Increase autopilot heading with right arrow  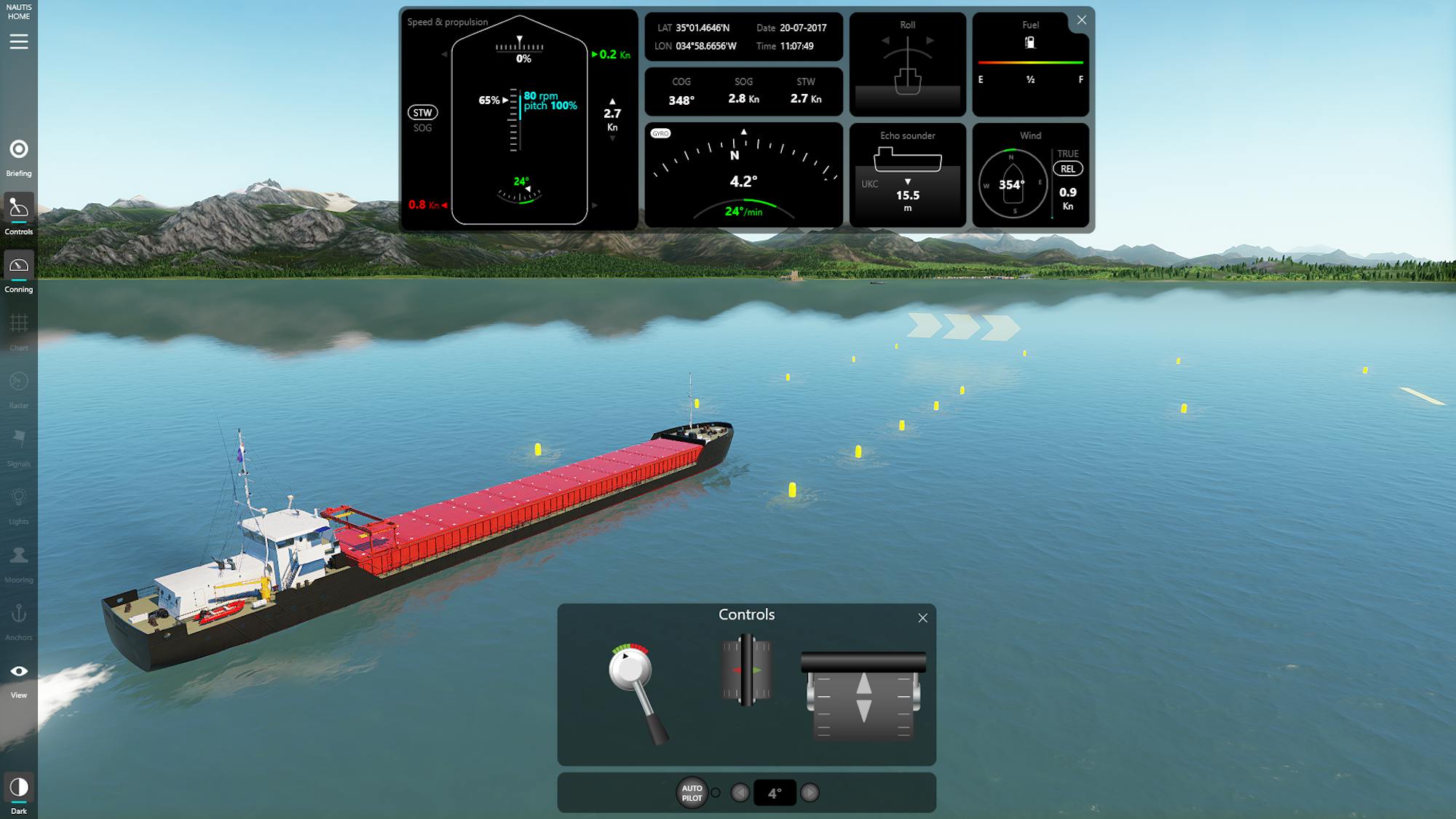[x=810, y=793]
